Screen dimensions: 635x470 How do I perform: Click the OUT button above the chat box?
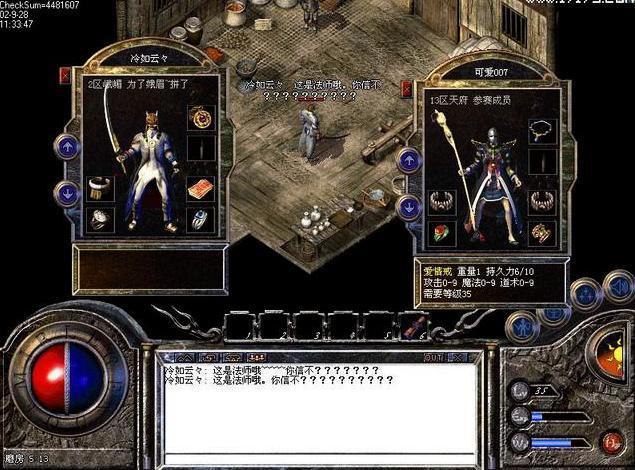click(433, 357)
